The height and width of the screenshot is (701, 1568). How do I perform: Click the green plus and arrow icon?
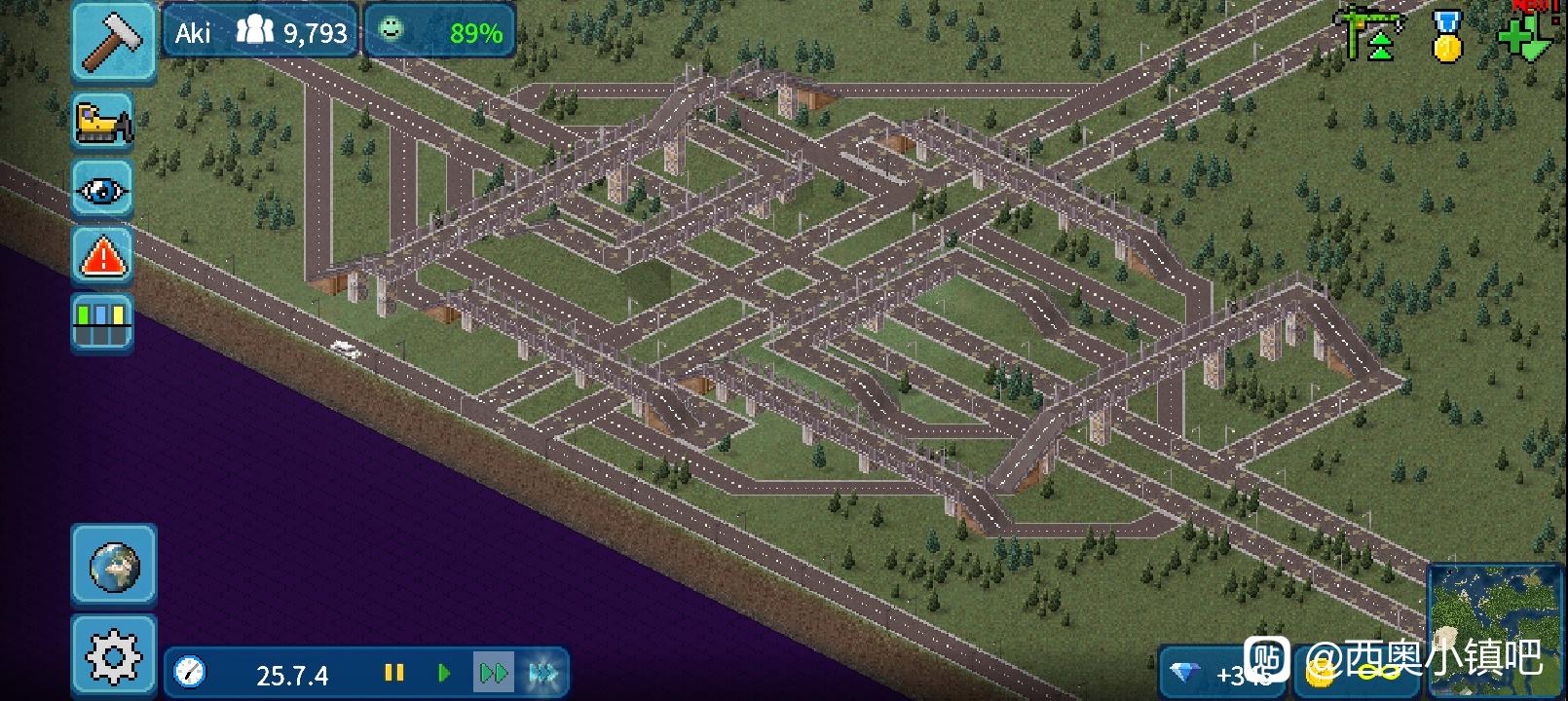[x=1526, y=37]
